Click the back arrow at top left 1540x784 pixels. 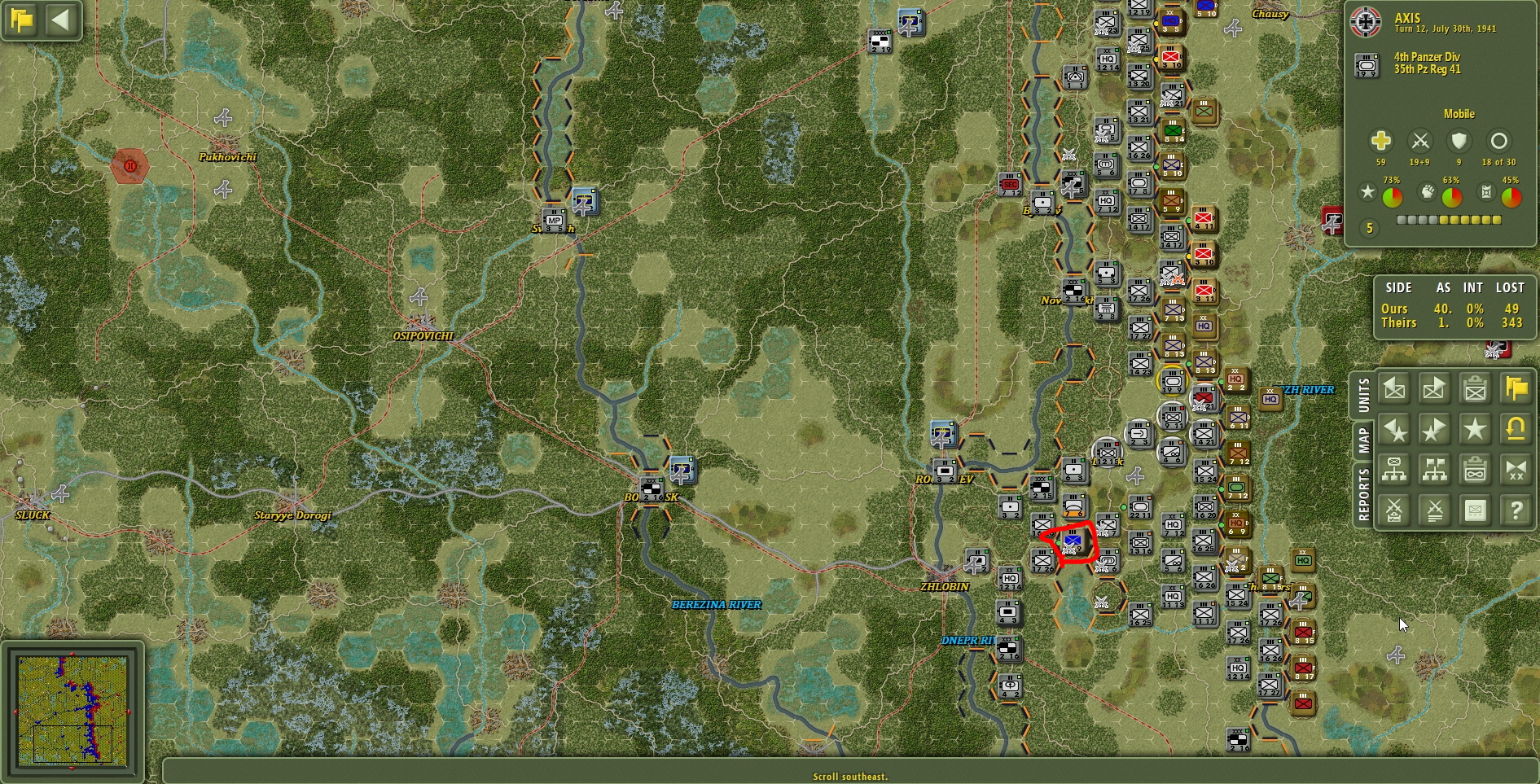60,21
